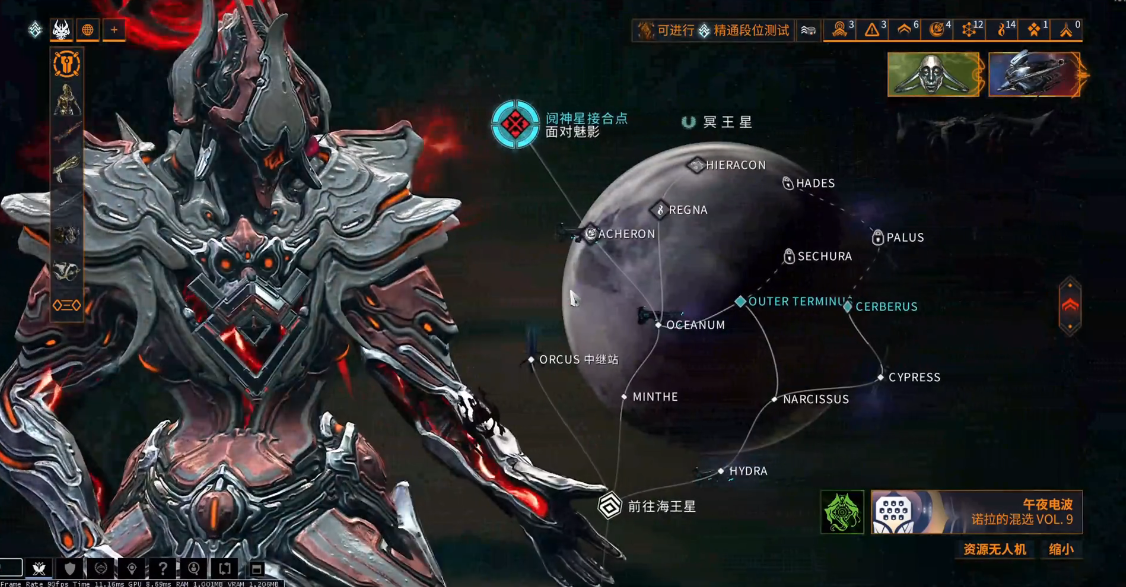This screenshot has height=587, width=1126.
Task: Select the Narcissus mission node
Action: (x=775, y=399)
